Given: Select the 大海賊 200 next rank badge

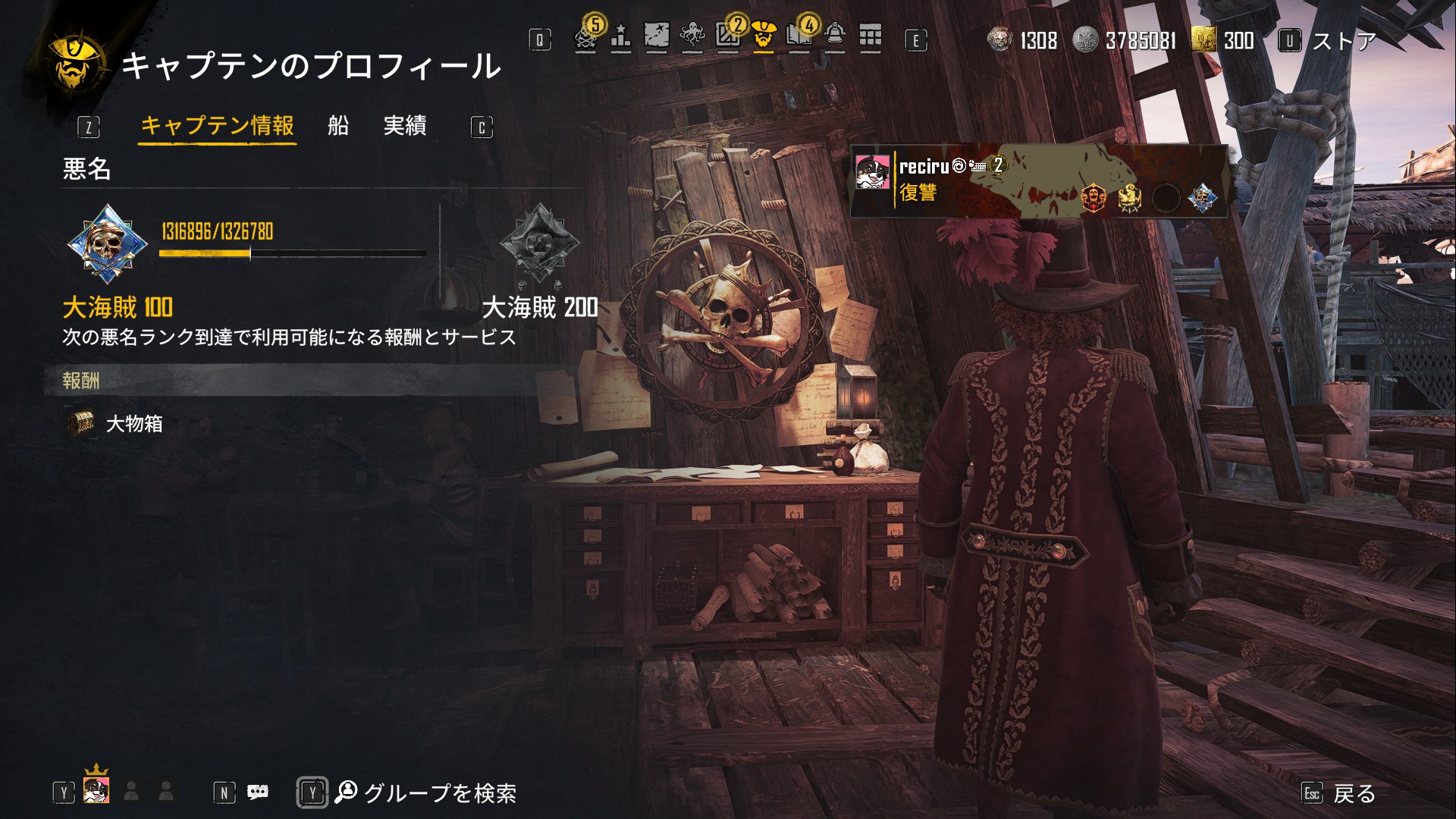Looking at the screenshot, I should [x=540, y=243].
